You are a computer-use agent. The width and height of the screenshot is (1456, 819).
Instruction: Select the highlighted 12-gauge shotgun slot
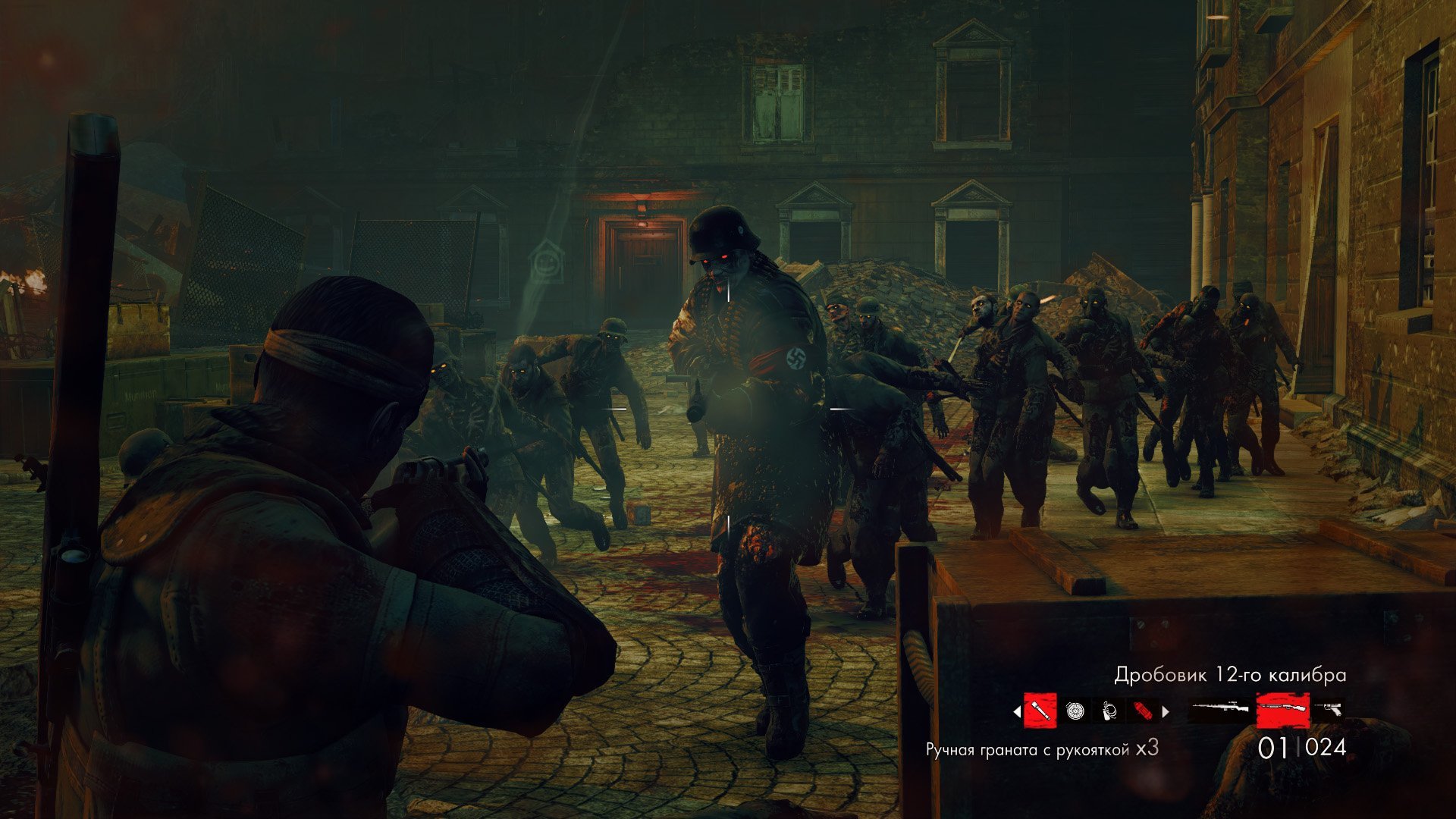[1282, 711]
